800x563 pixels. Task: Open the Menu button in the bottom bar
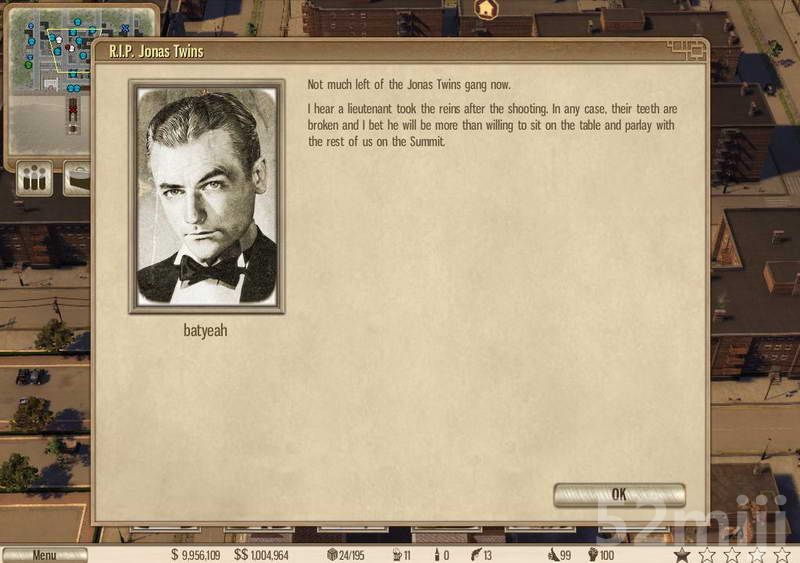(44, 555)
